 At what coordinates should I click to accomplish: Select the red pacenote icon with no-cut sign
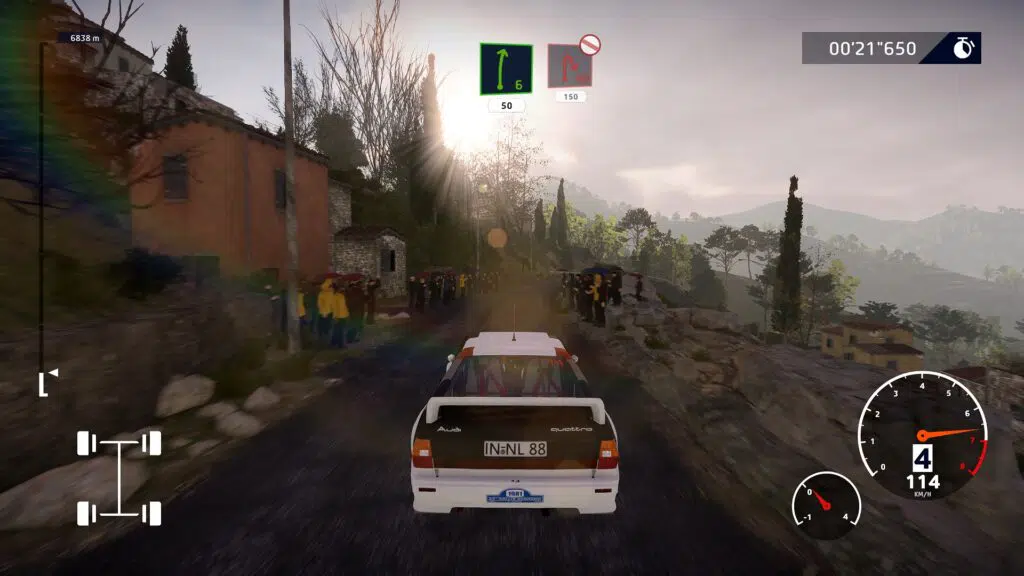pyautogui.click(x=570, y=65)
